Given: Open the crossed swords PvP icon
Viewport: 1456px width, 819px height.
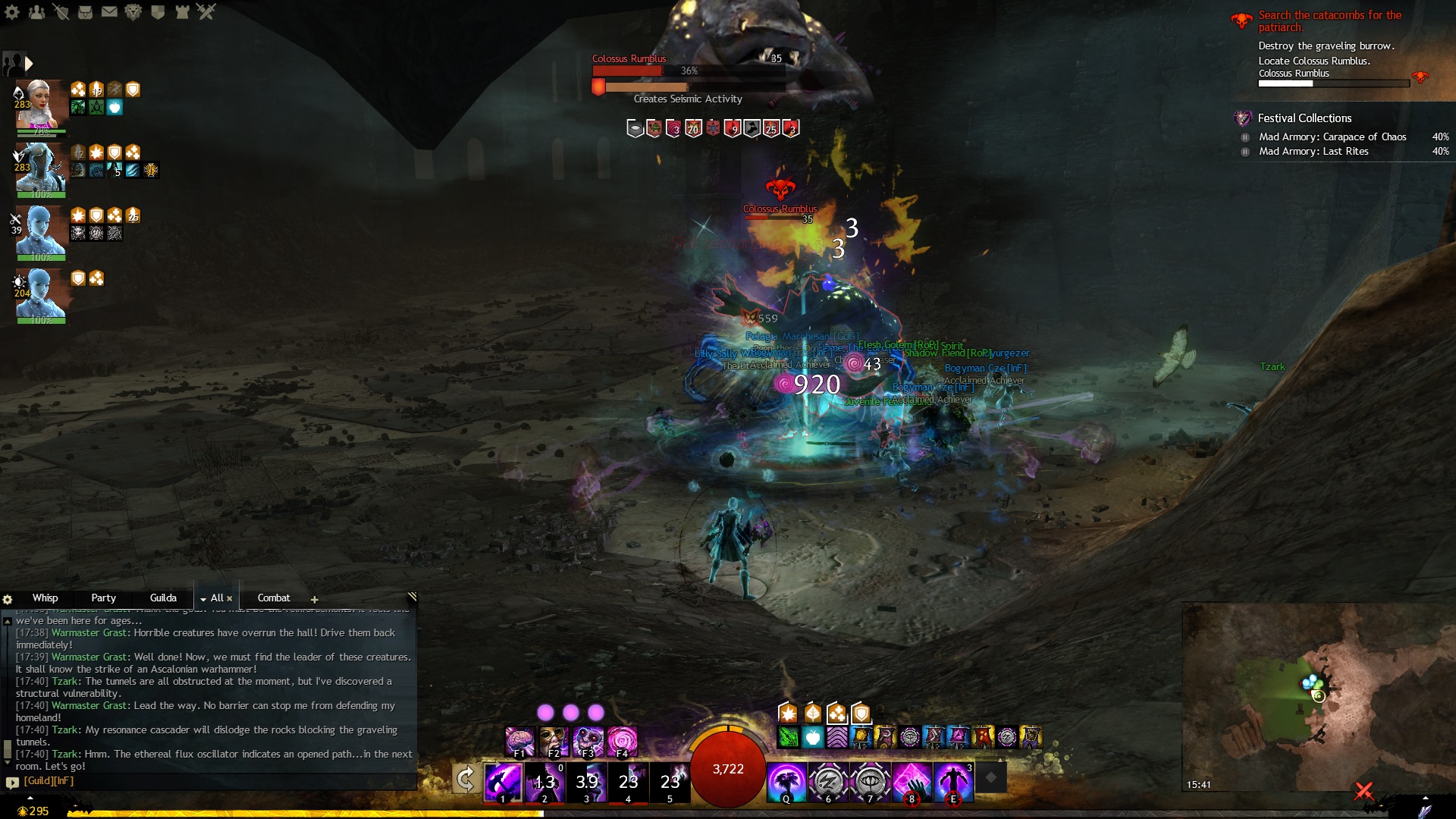Looking at the screenshot, I should pos(206,12).
